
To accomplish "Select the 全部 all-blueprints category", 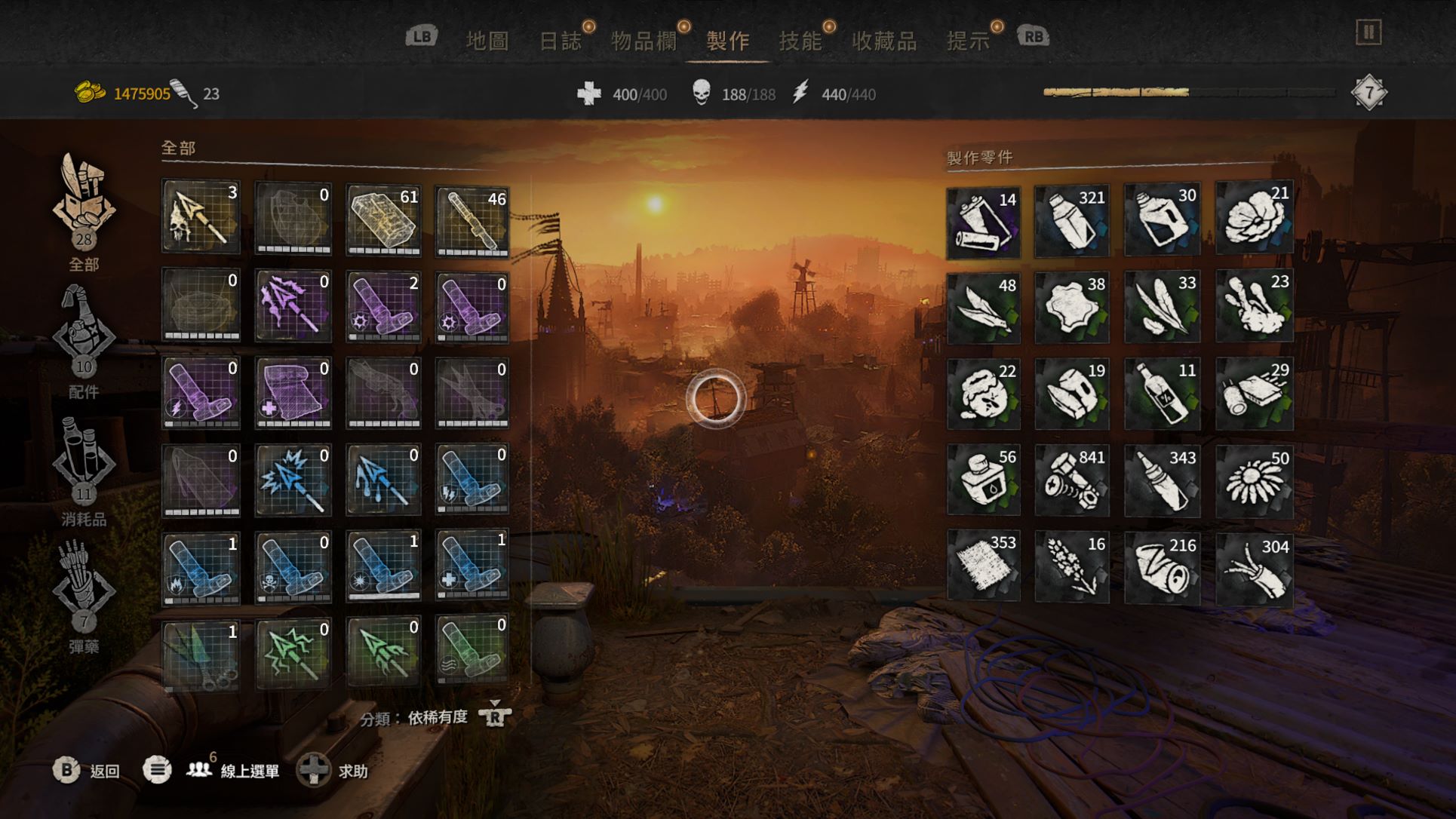I will click(84, 213).
